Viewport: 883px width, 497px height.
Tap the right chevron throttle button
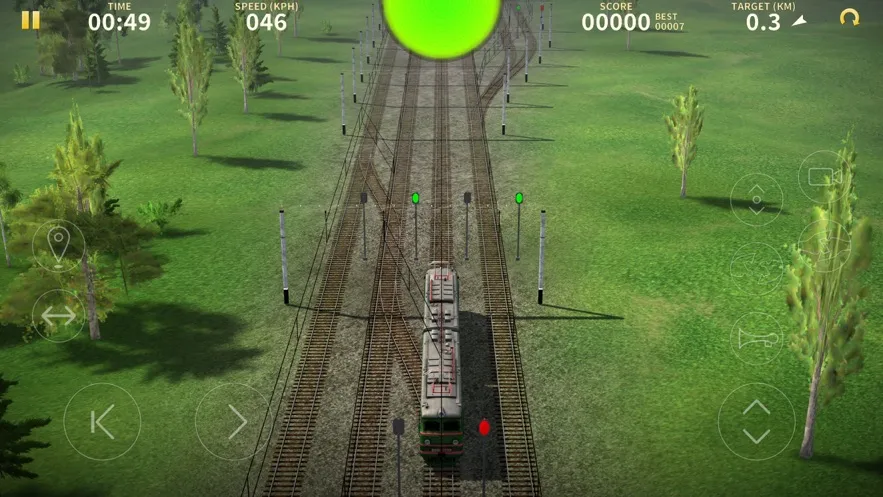[x=233, y=422]
